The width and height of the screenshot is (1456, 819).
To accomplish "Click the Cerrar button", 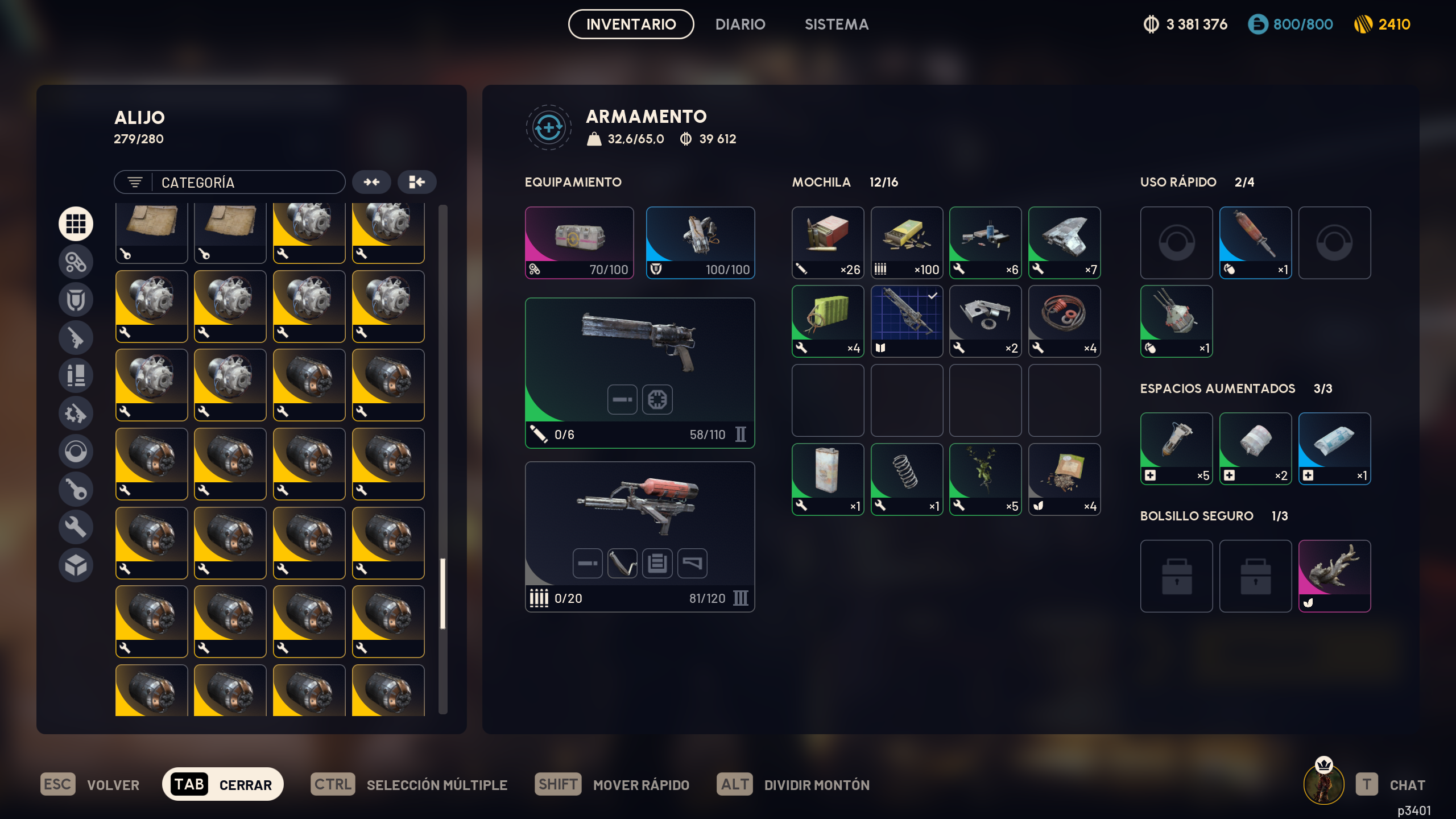I will point(223,784).
